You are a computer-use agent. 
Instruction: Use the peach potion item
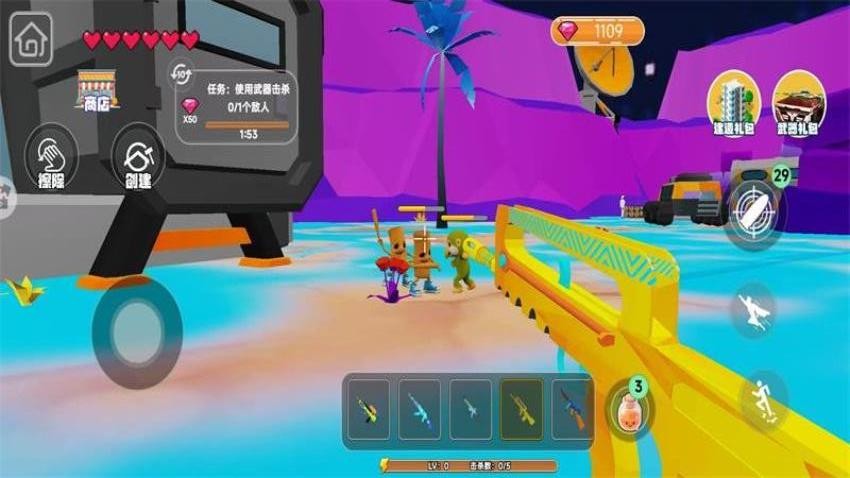pyautogui.click(x=630, y=408)
